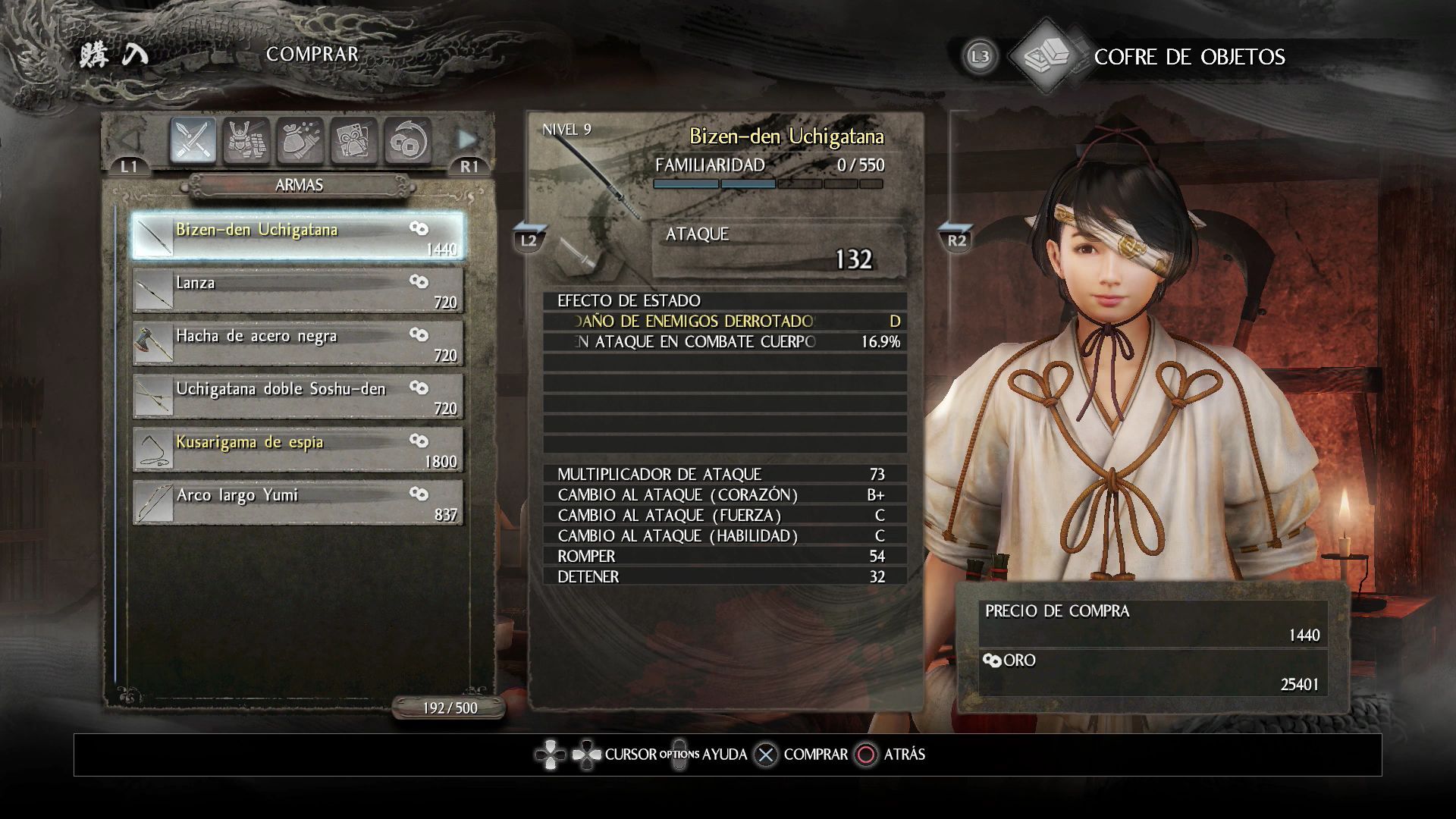
Task: Select Hacha de acero negra
Action: (x=297, y=342)
